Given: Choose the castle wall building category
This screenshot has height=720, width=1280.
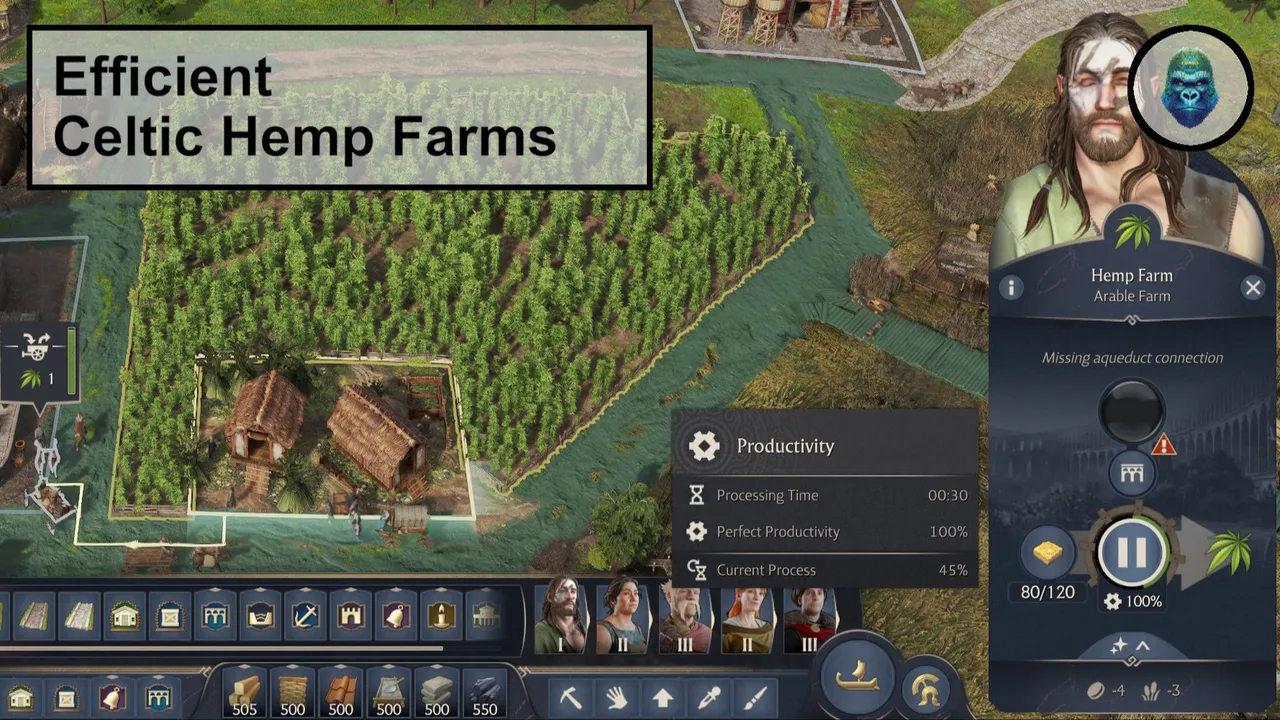Looking at the screenshot, I should point(351,615).
